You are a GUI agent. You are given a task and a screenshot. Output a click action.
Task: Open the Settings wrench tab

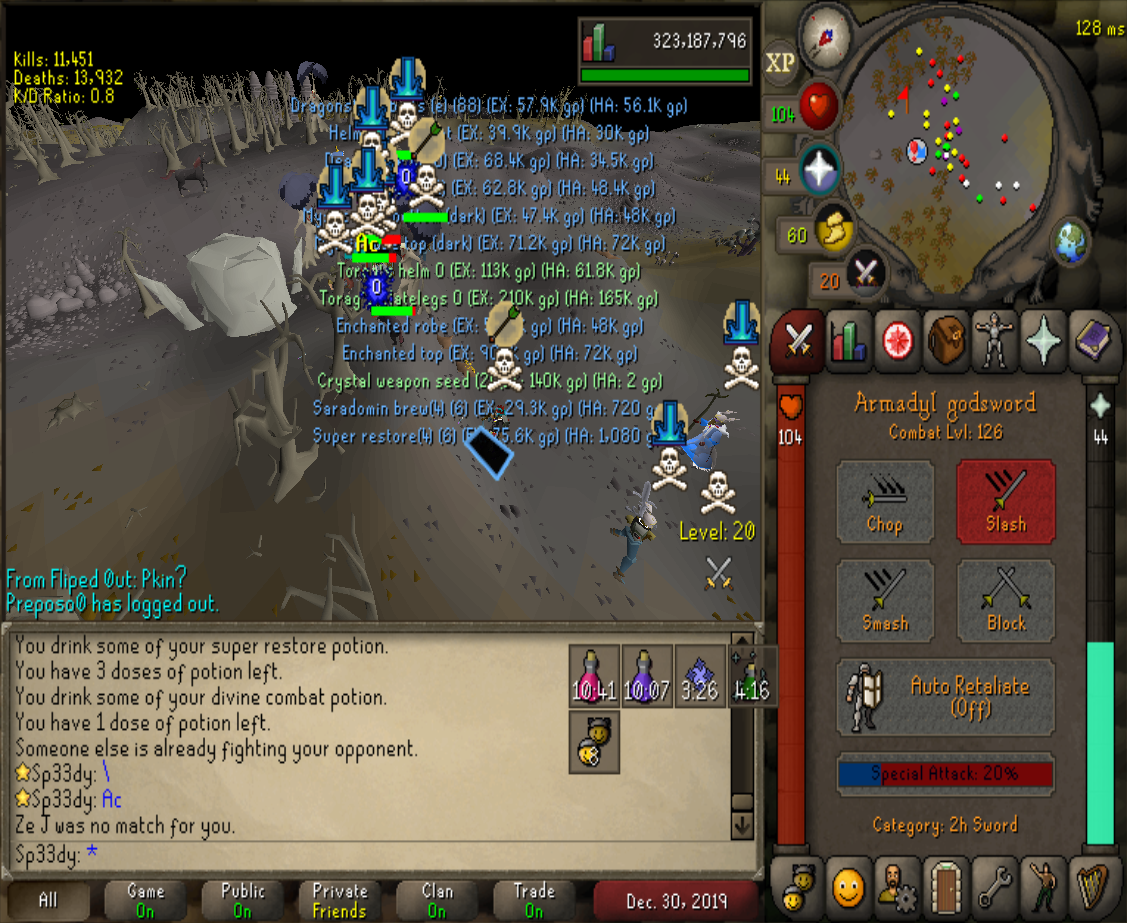click(994, 886)
